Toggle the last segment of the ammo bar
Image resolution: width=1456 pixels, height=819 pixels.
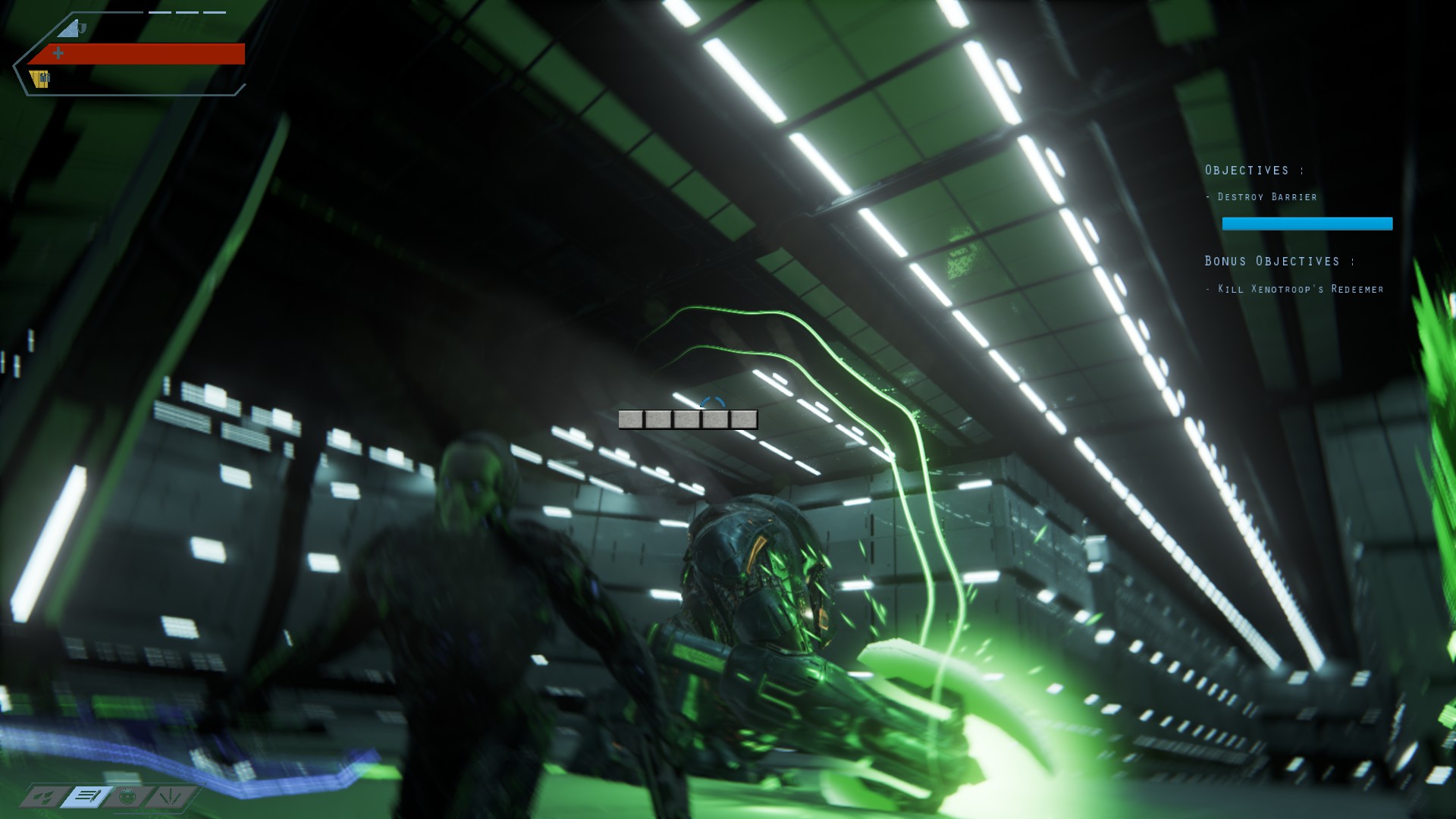(745, 418)
